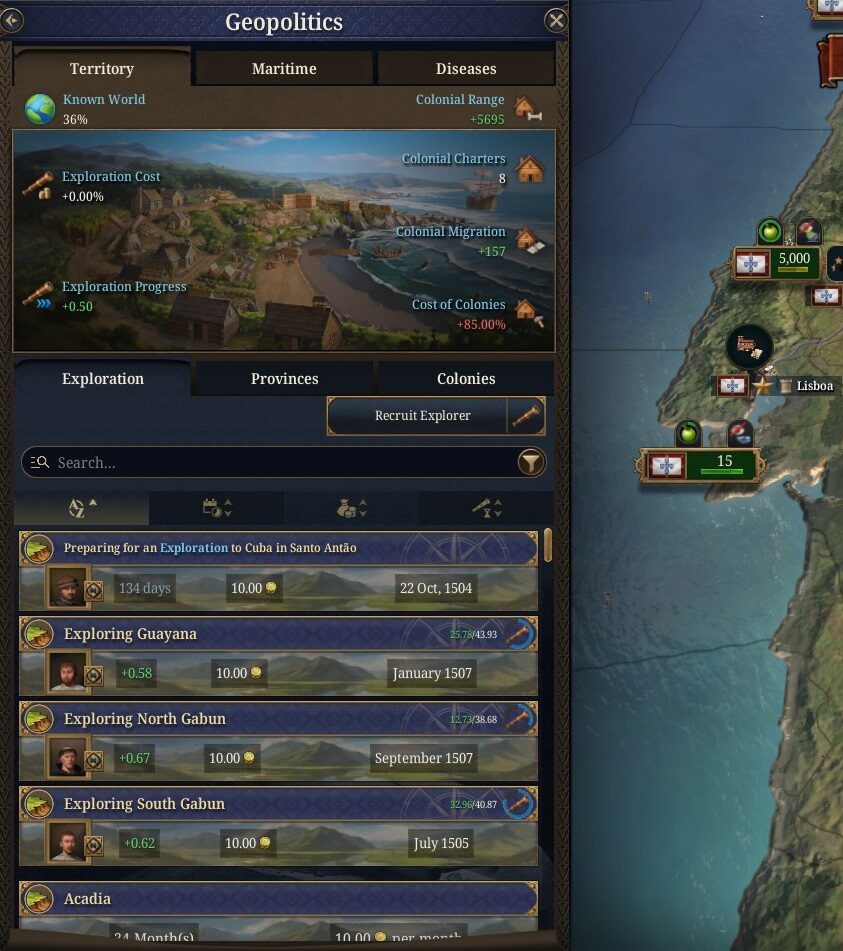Sort explorations by coin cost

point(352,508)
